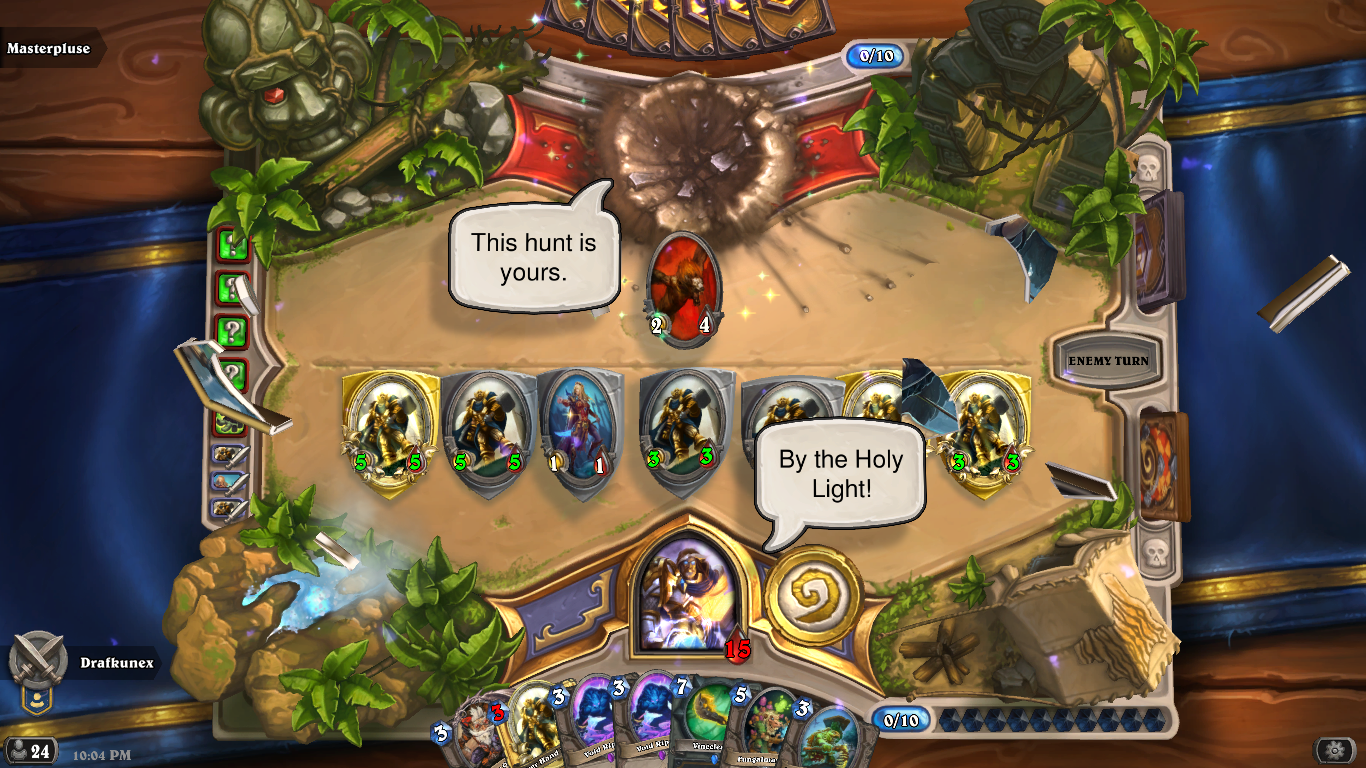
Task: Click the player's deck on the board edge
Action: 1164,467
